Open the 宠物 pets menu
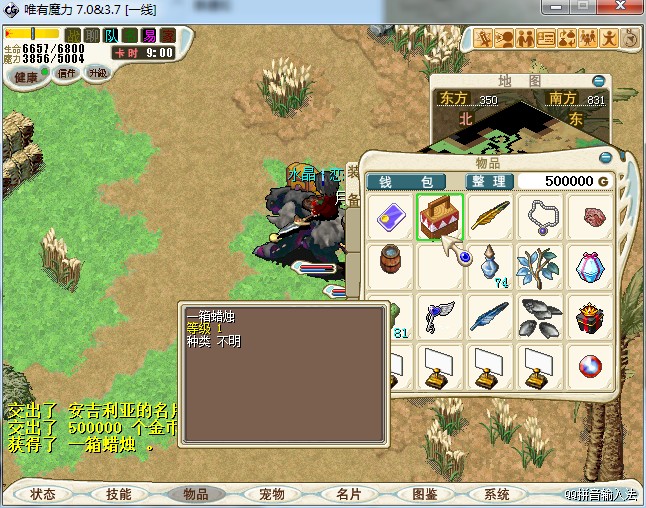Viewport: 646px width, 508px height. coord(271,494)
